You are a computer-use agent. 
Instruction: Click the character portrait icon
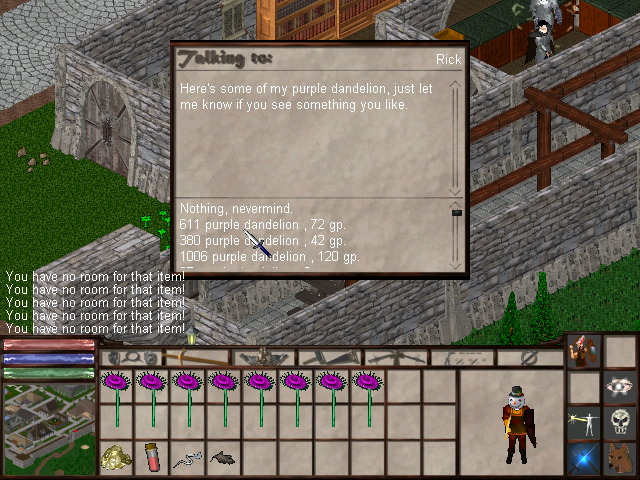[x=584, y=351]
